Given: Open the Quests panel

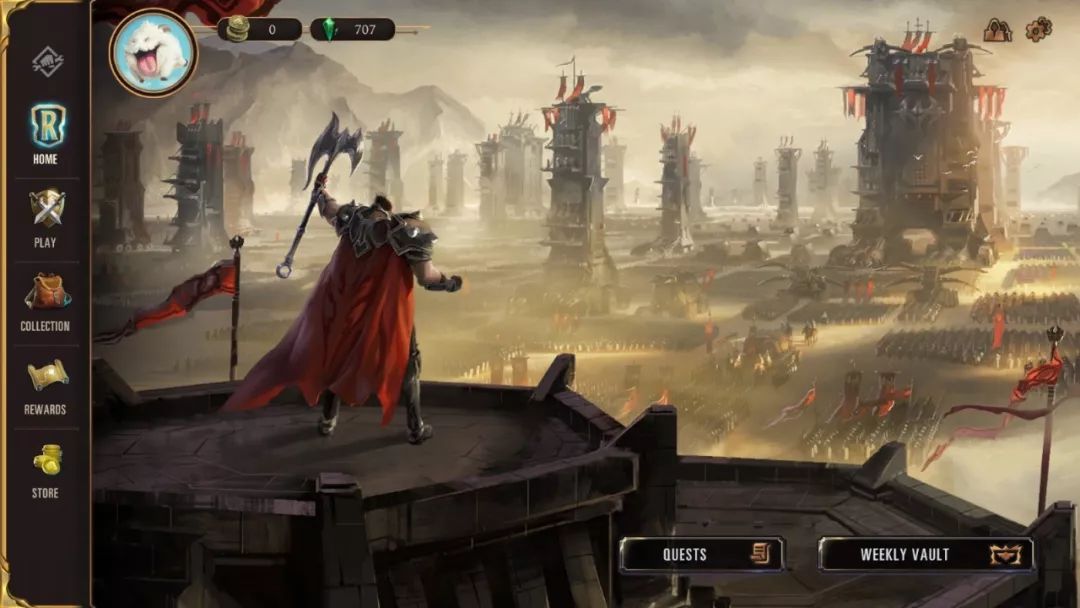Looking at the screenshot, I should click(x=701, y=554).
